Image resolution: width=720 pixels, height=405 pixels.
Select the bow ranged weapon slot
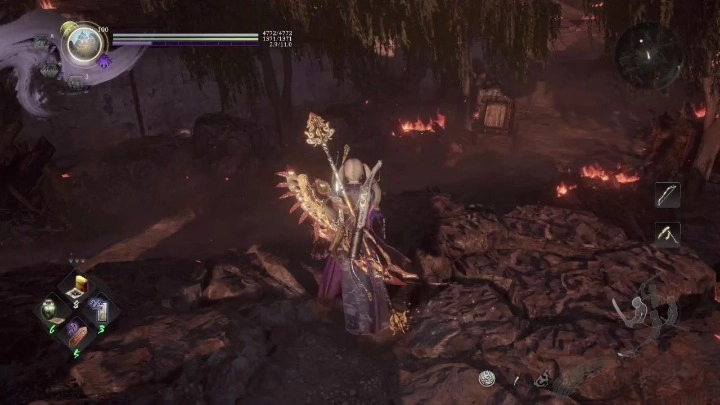click(x=668, y=196)
